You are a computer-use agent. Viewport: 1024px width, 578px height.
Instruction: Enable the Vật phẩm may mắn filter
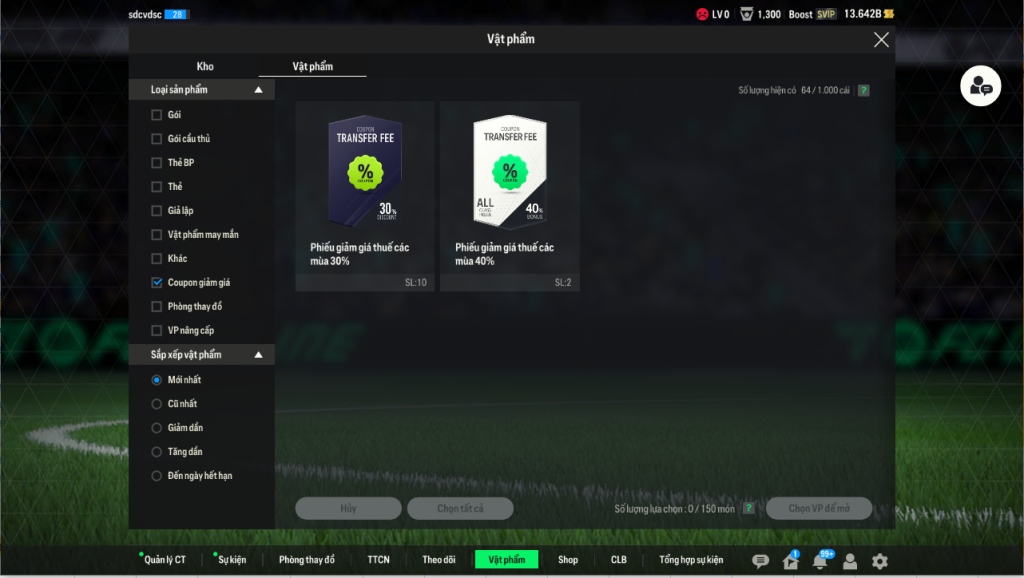click(156, 235)
